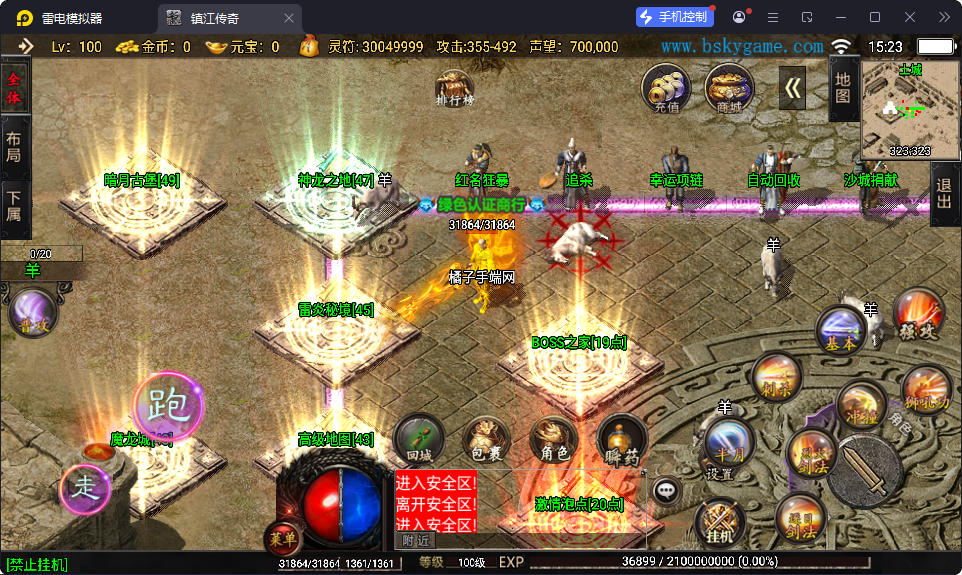Open the 地图 map tab
Viewport: 962px width, 575px height.
(843, 85)
